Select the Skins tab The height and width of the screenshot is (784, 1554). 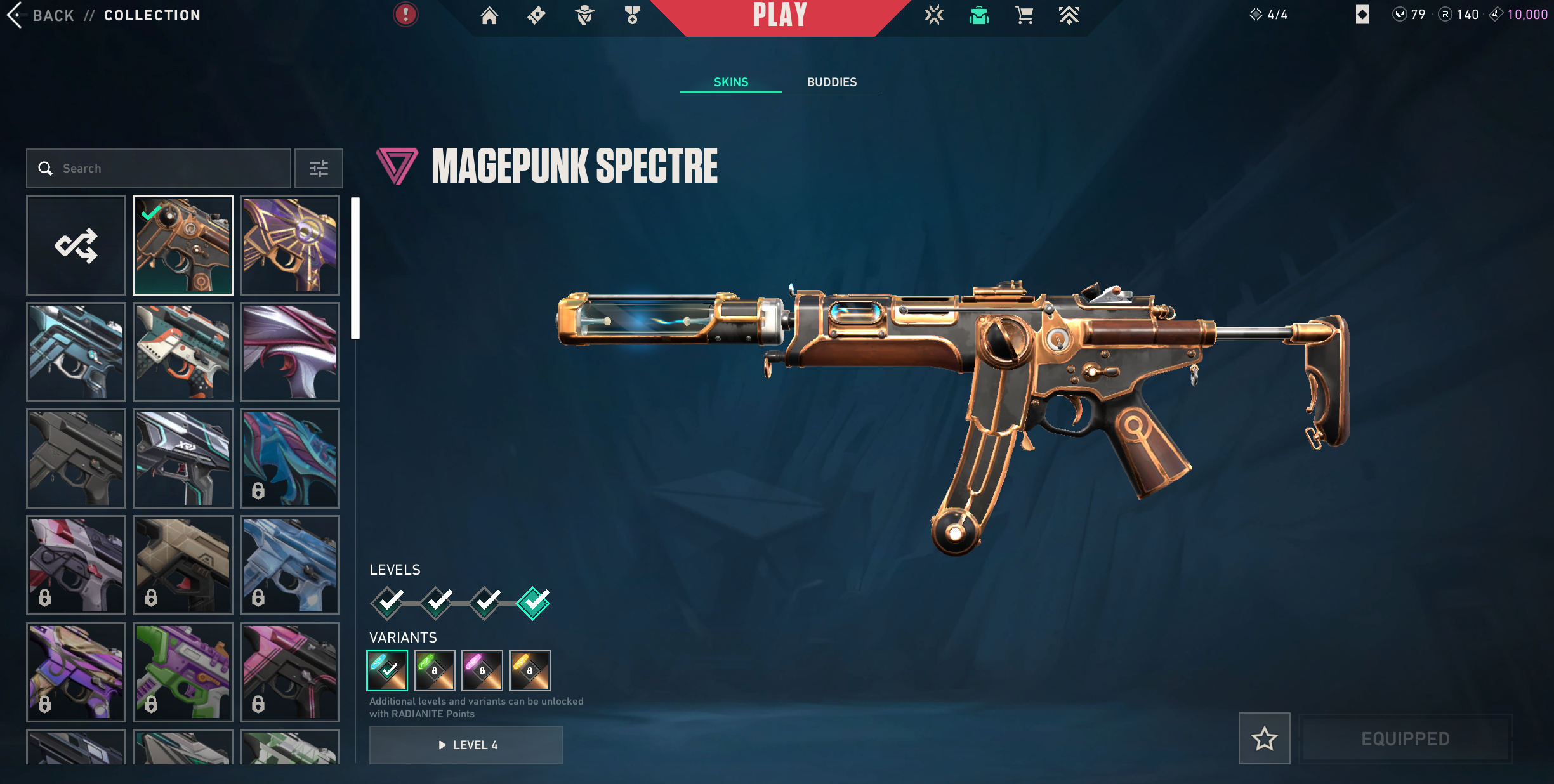coord(730,82)
